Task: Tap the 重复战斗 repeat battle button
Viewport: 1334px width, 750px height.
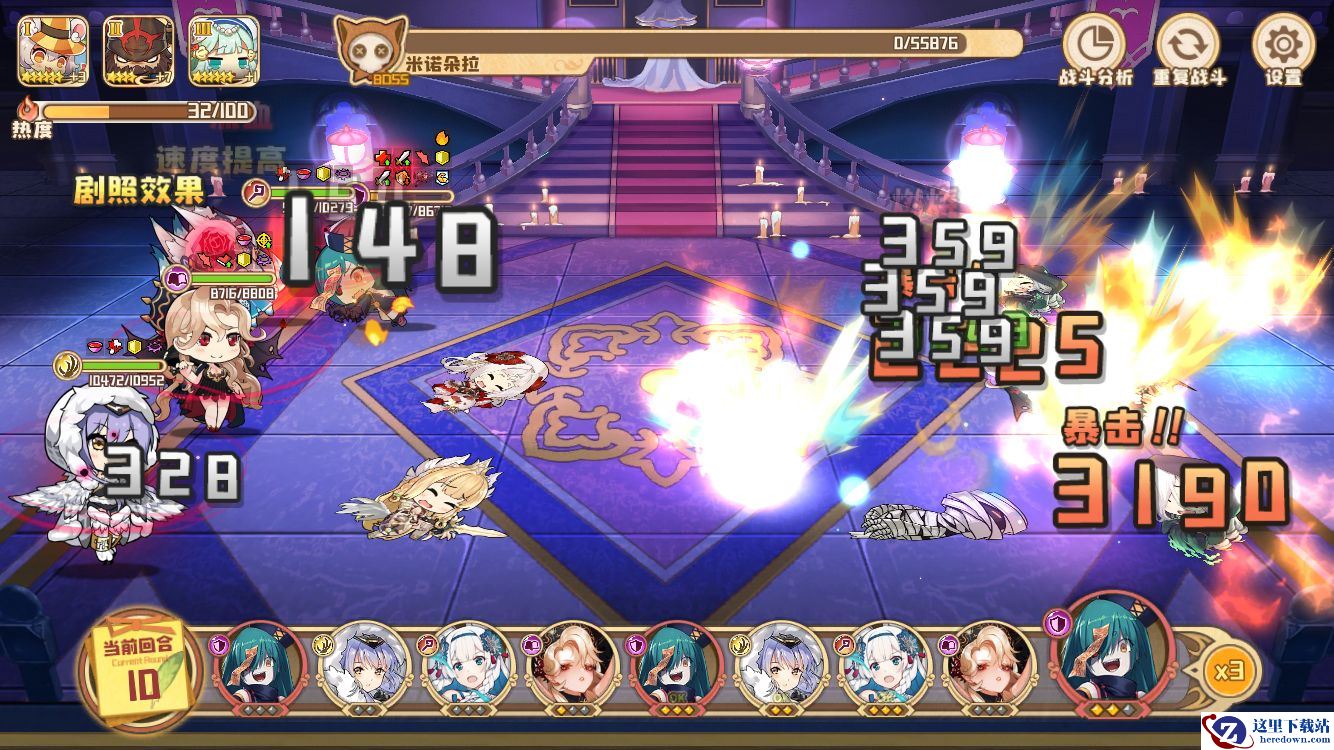Action: point(1188,45)
